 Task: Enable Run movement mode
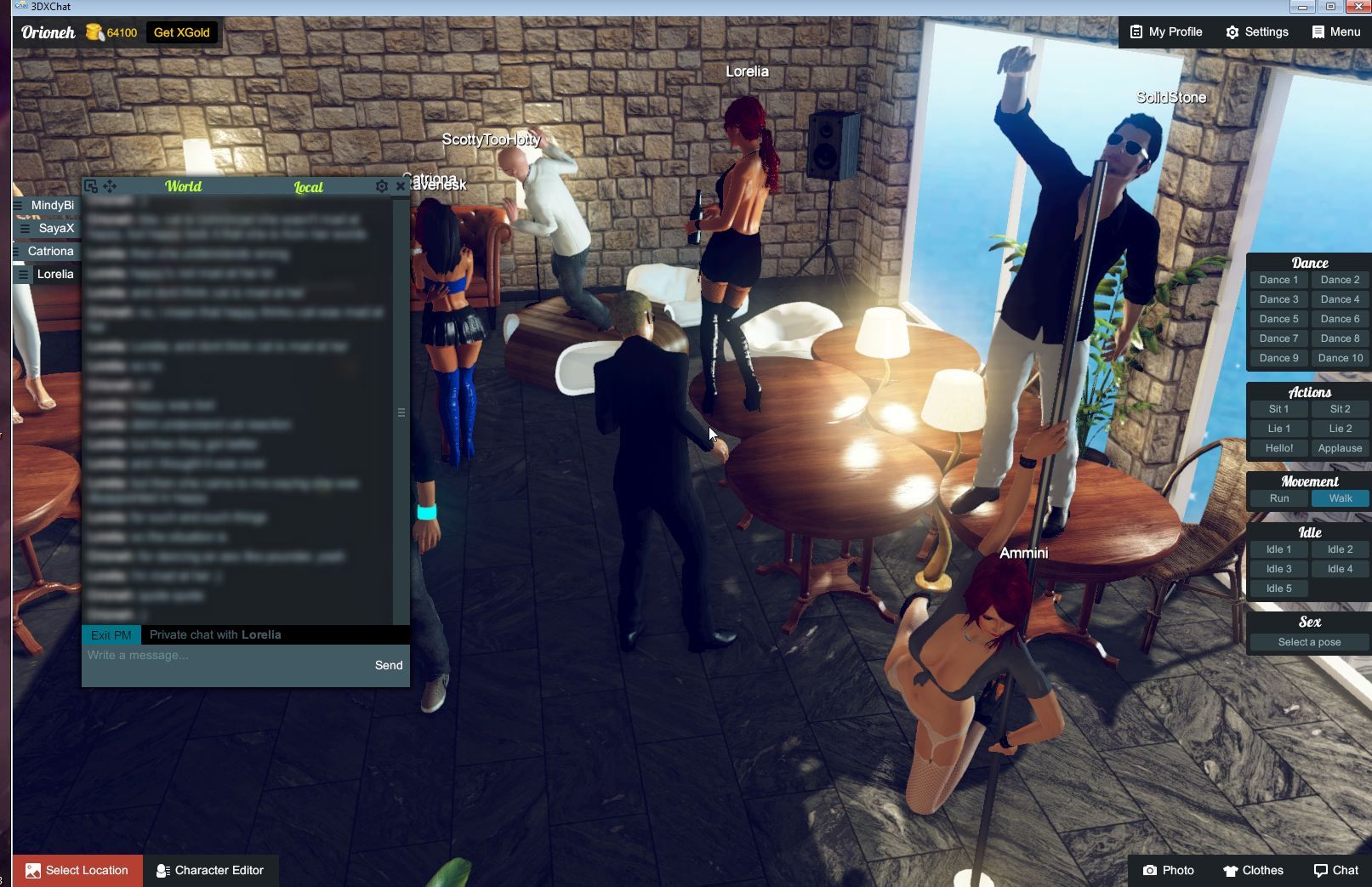[1278, 498]
